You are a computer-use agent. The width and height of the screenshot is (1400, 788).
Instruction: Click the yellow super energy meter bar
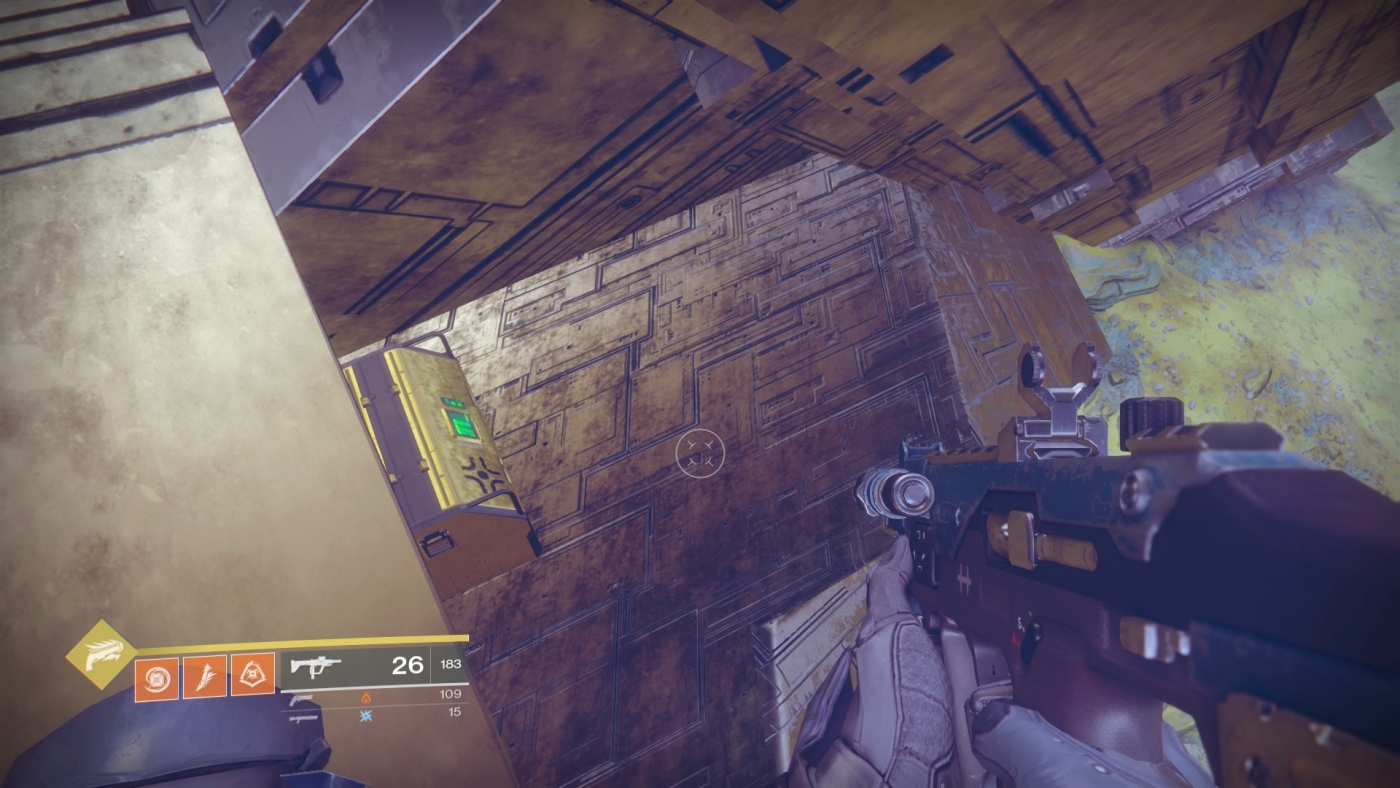click(x=300, y=642)
